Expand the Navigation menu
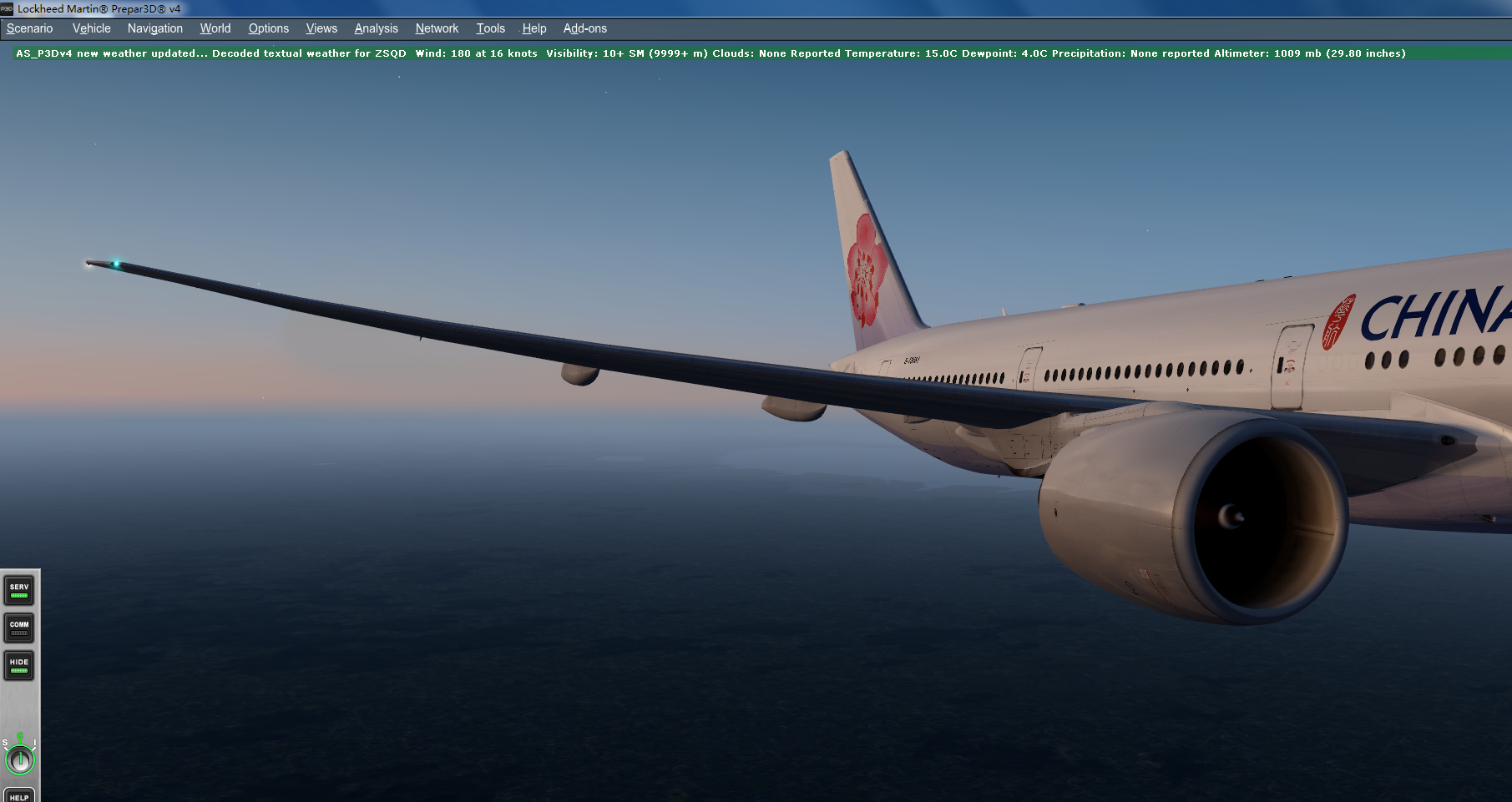The image size is (1512, 802). [154, 28]
